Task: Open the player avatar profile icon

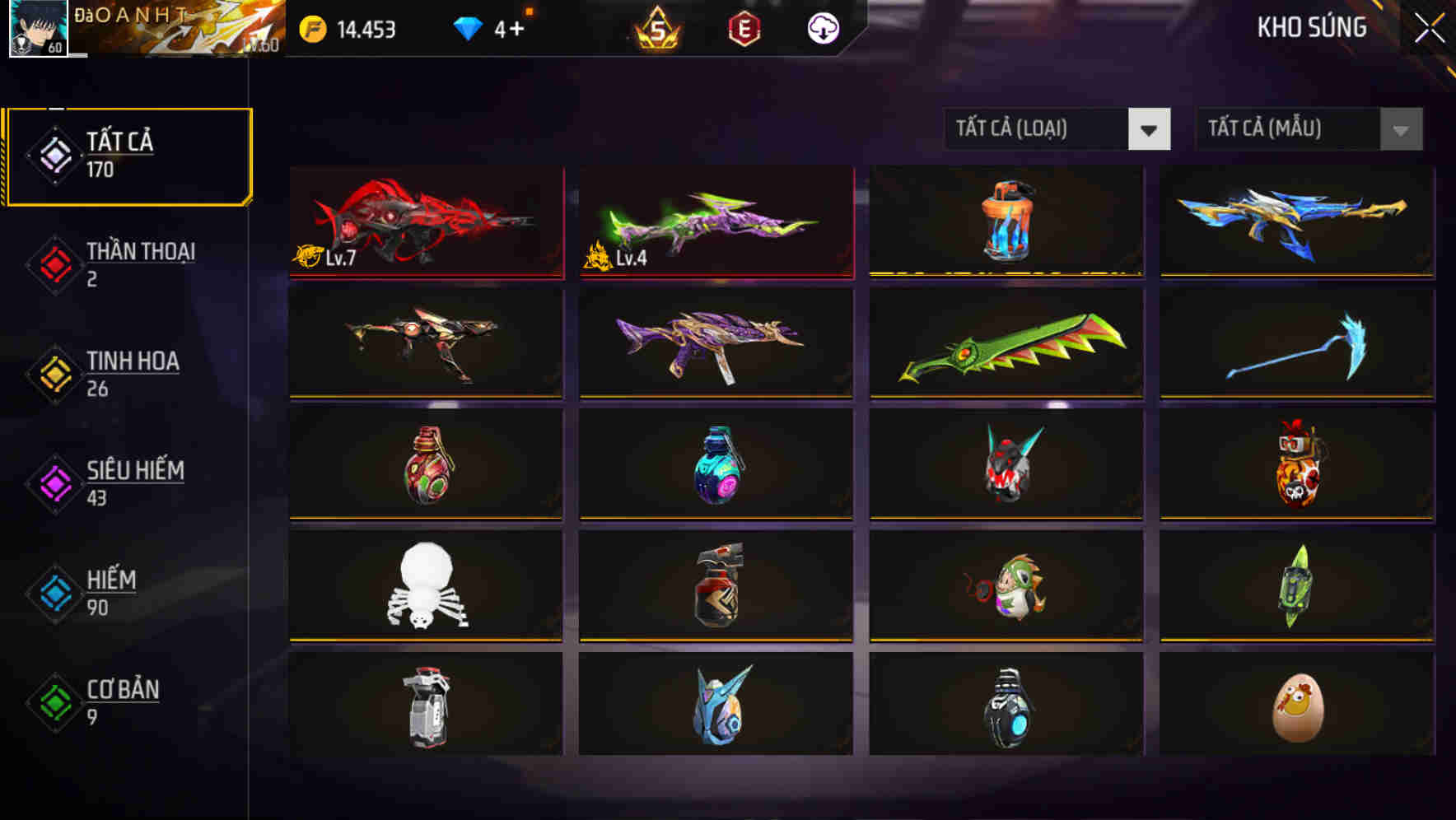Action: (37, 29)
